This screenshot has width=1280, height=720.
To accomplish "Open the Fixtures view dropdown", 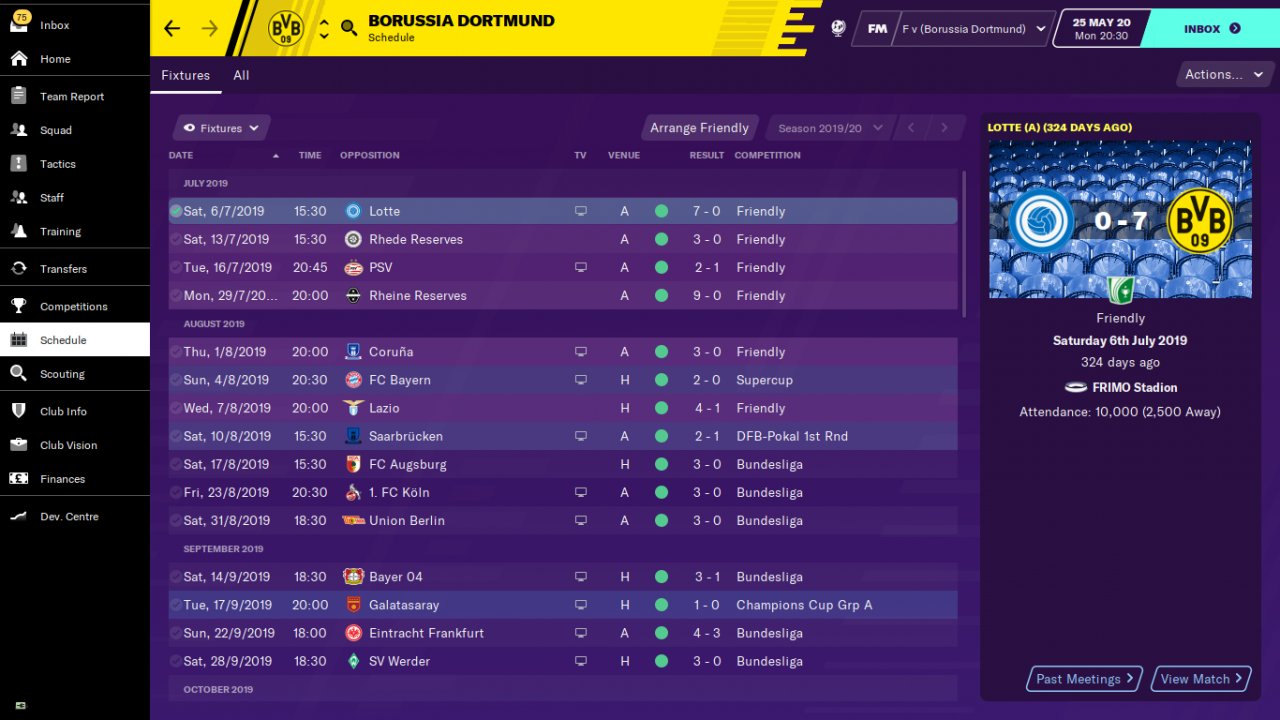I will [221, 128].
